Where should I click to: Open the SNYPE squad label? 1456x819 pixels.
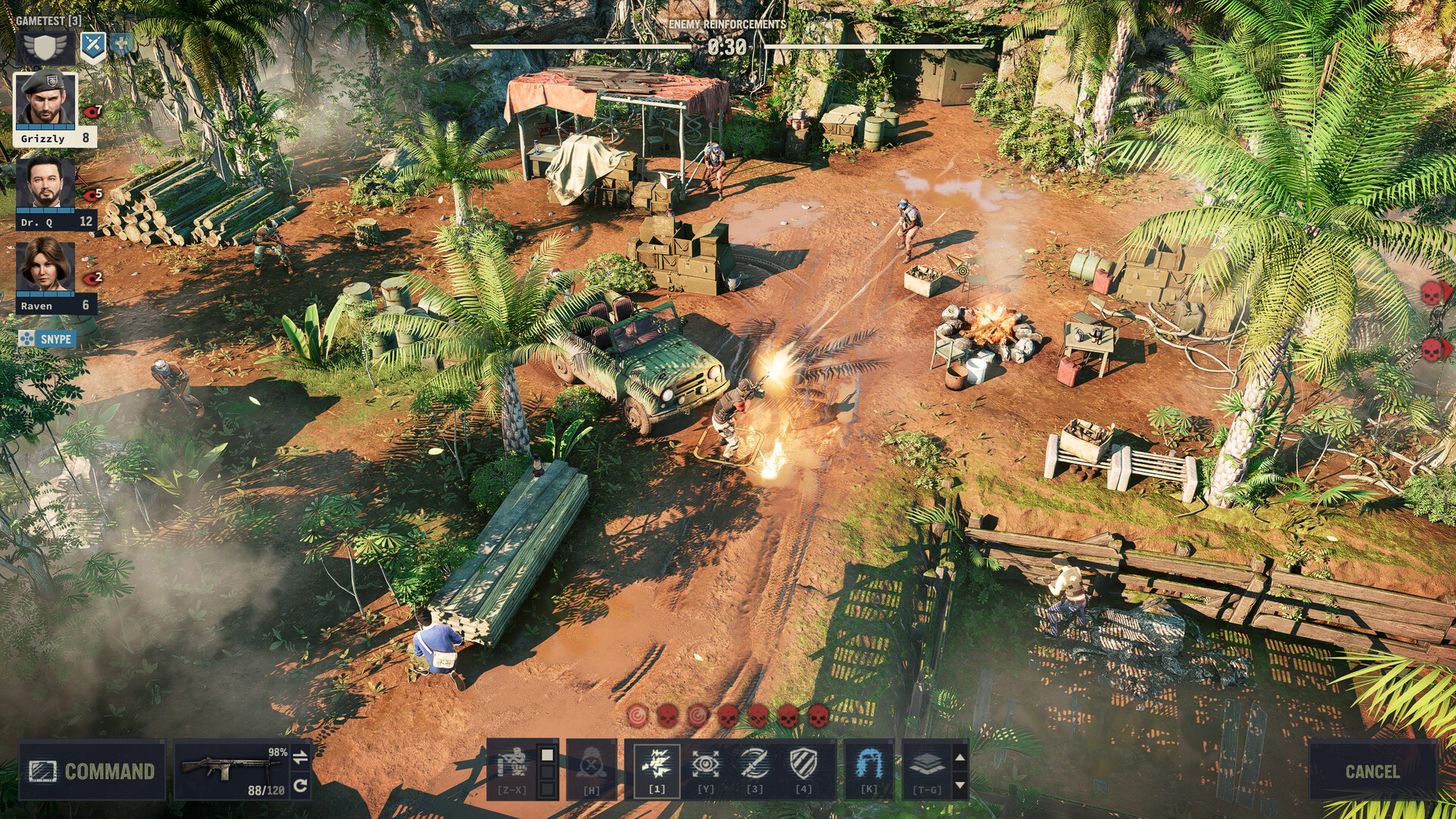point(58,340)
